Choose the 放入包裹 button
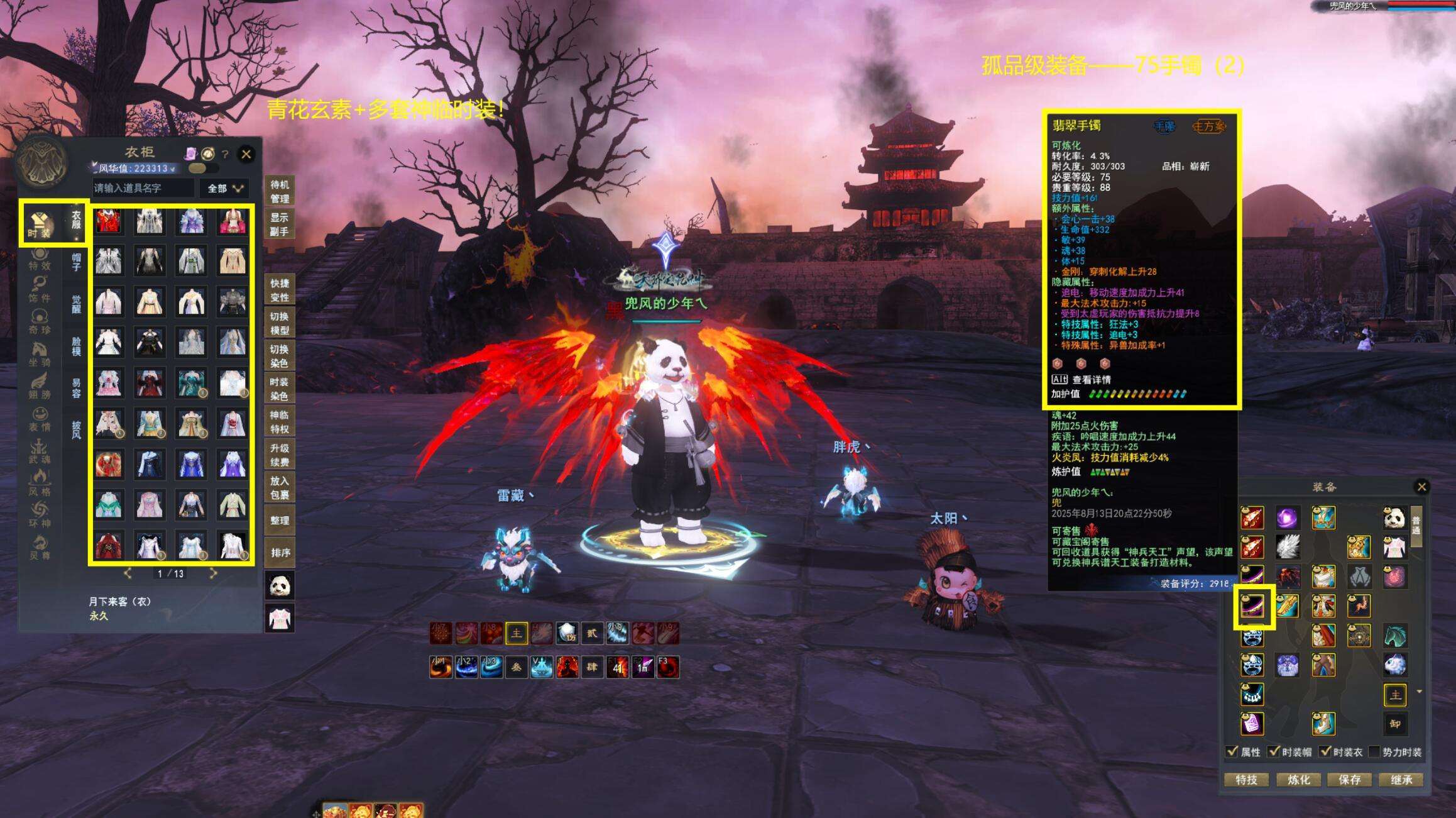1456x818 pixels. (280, 487)
